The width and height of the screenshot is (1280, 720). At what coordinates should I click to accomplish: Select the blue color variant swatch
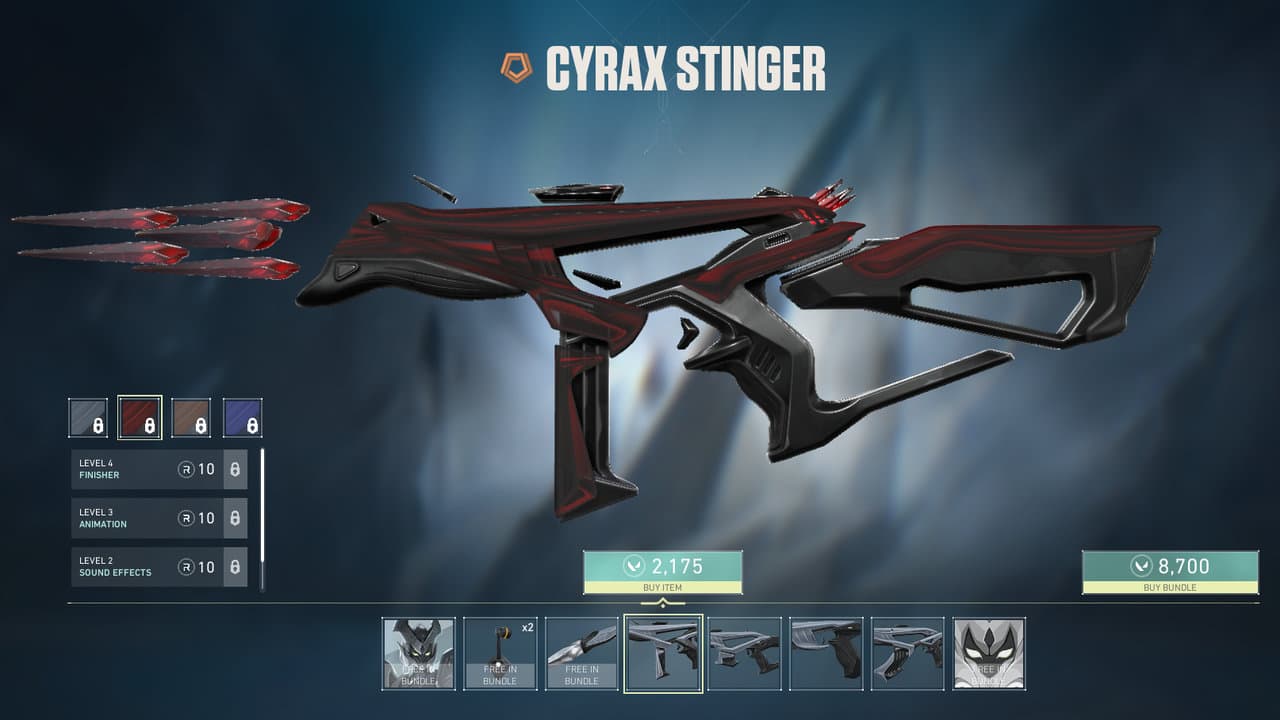tap(242, 418)
